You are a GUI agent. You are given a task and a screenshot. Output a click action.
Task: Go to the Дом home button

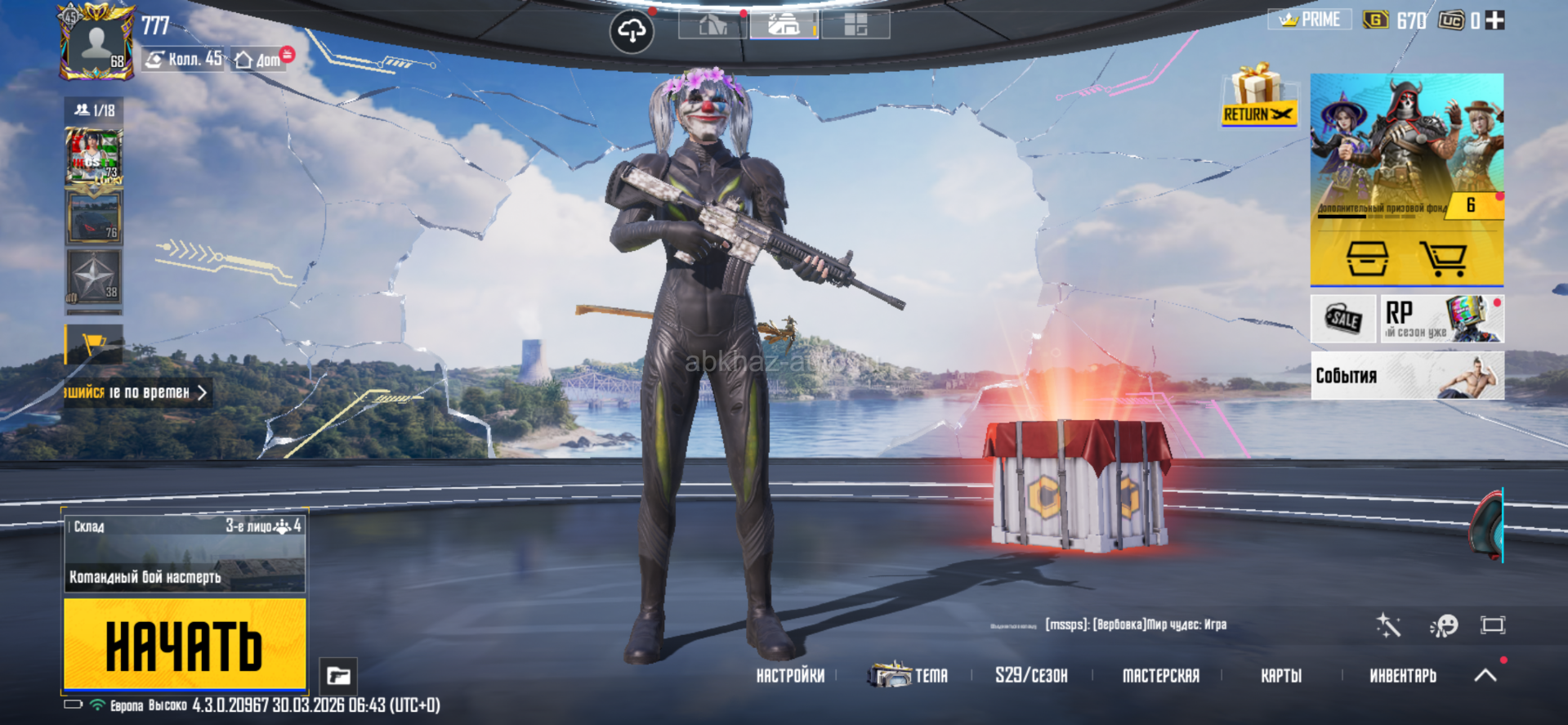tap(258, 60)
